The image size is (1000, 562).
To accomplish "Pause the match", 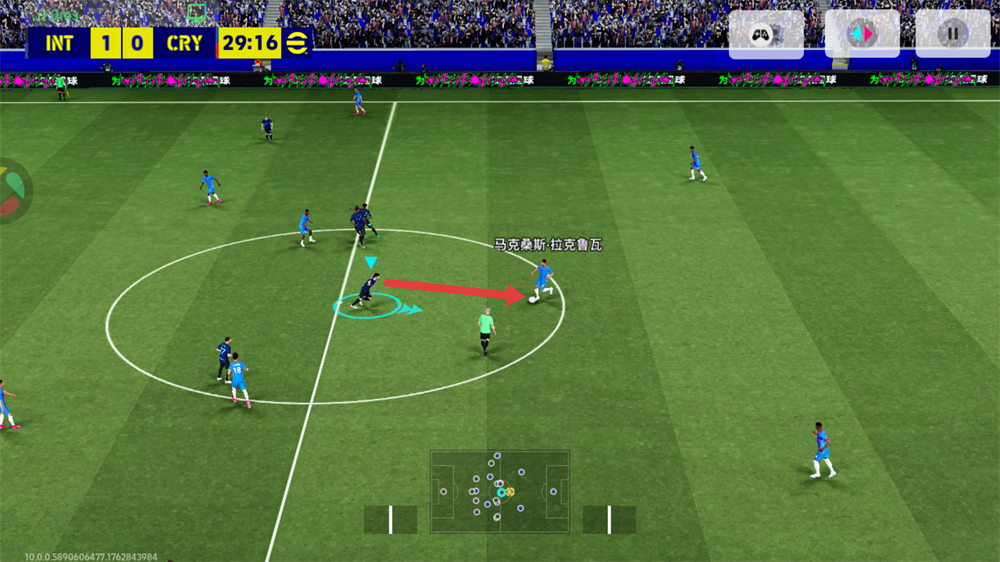I will pos(952,34).
